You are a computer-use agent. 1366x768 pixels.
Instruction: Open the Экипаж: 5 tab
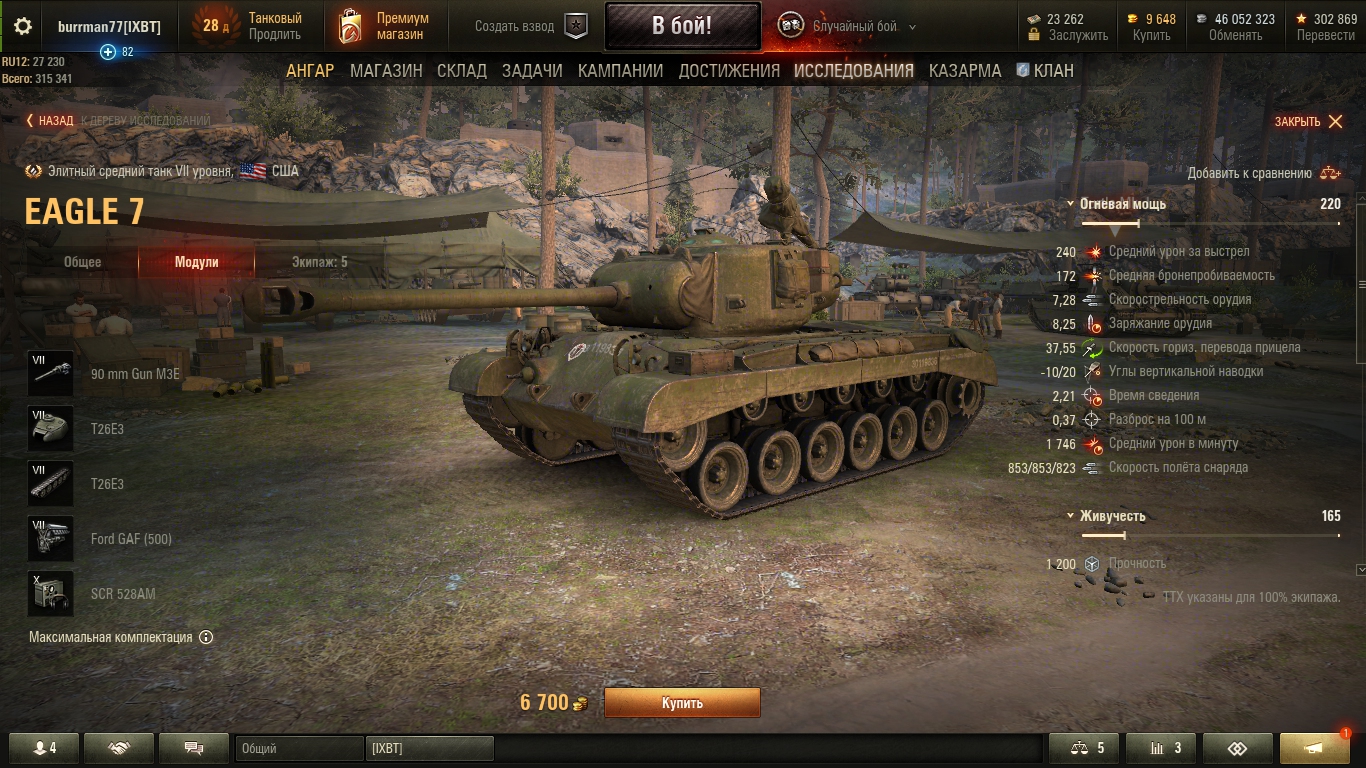point(319,262)
